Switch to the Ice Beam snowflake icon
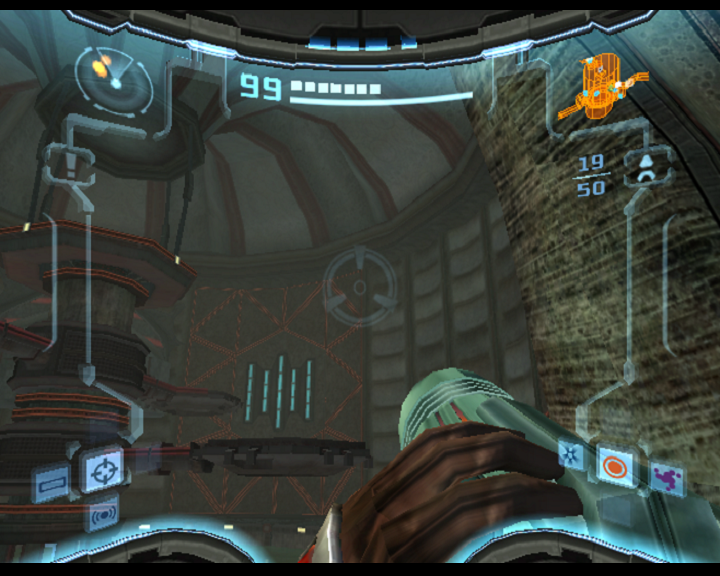 point(572,456)
